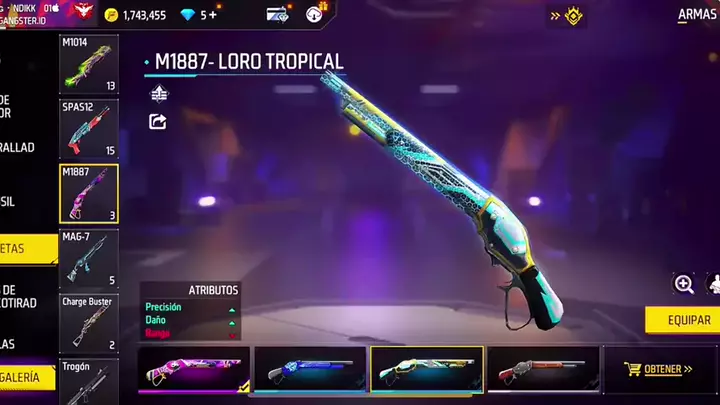Open the Trogón weapon entry
This screenshot has width=720, height=405.
click(88, 380)
